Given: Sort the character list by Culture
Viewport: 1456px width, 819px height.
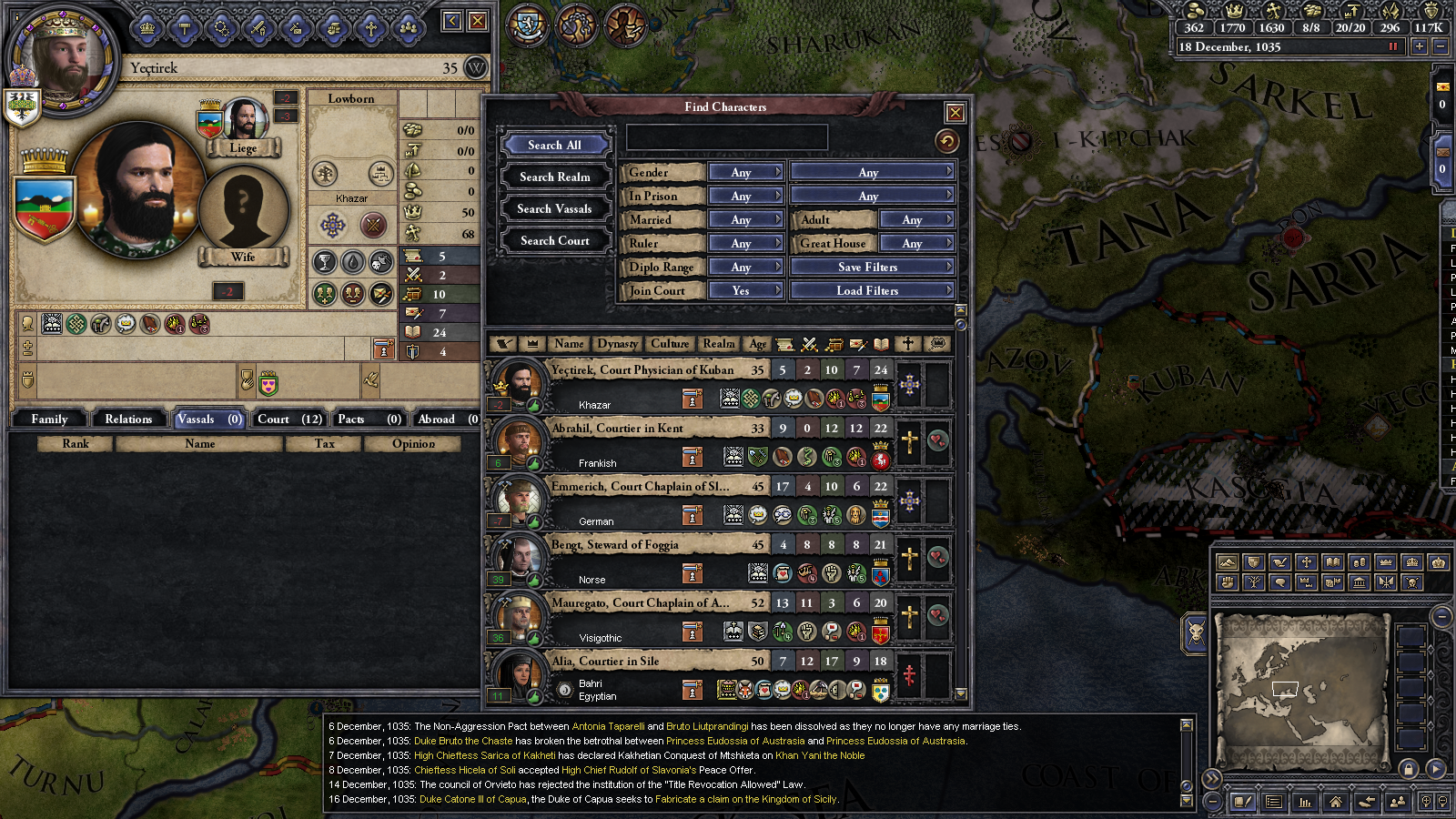Looking at the screenshot, I should pos(670,343).
